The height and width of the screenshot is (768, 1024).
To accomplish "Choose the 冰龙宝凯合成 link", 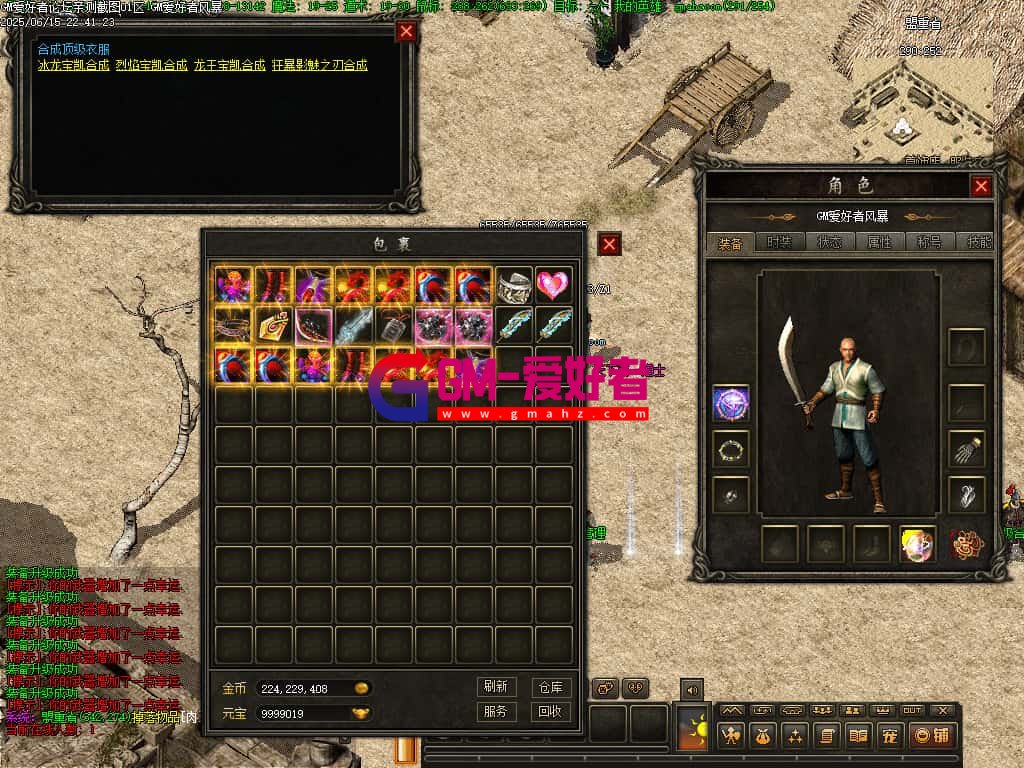I will pyautogui.click(x=73, y=65).
